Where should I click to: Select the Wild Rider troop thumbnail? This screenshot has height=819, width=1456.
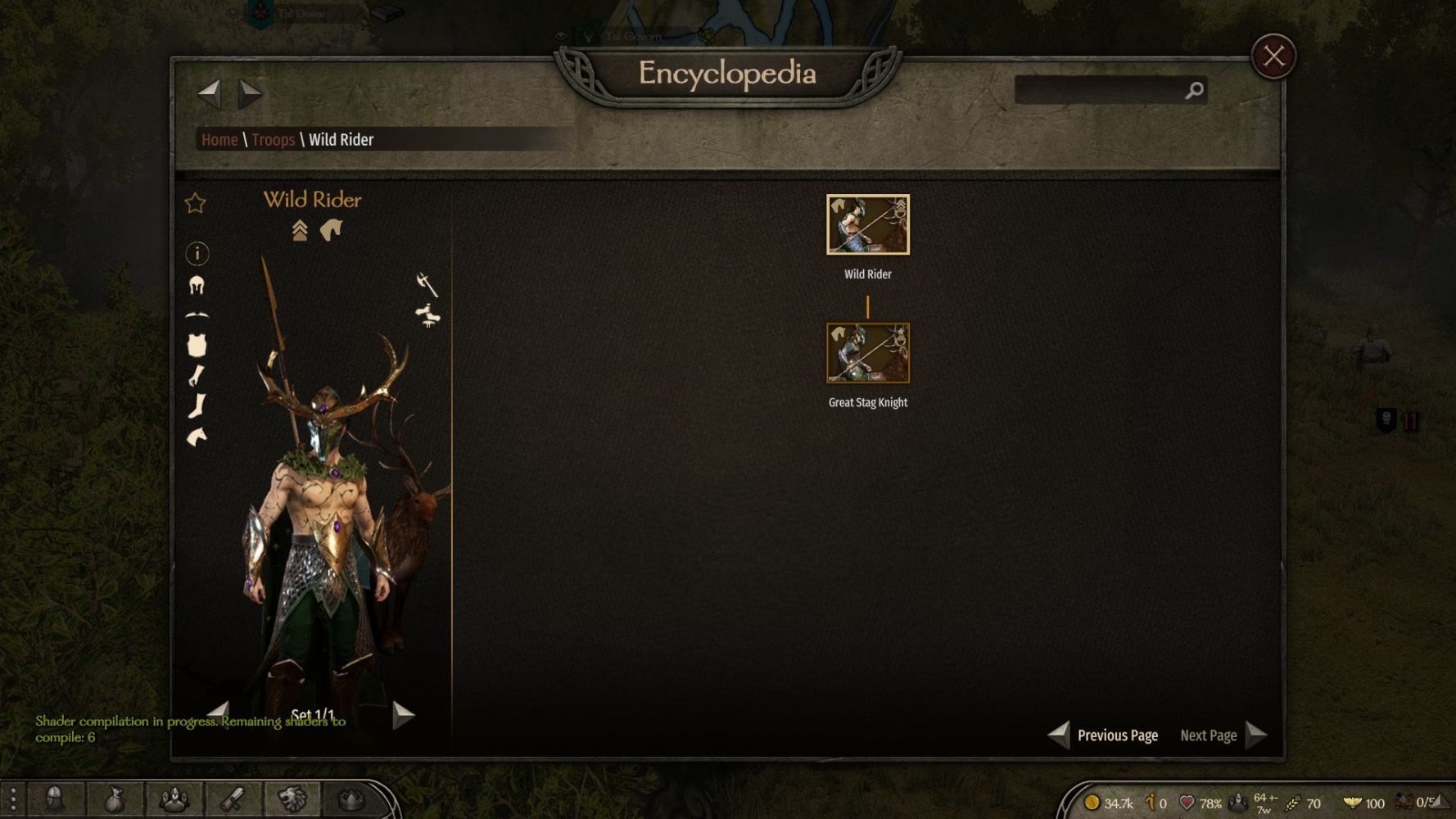tap(867, 224)
